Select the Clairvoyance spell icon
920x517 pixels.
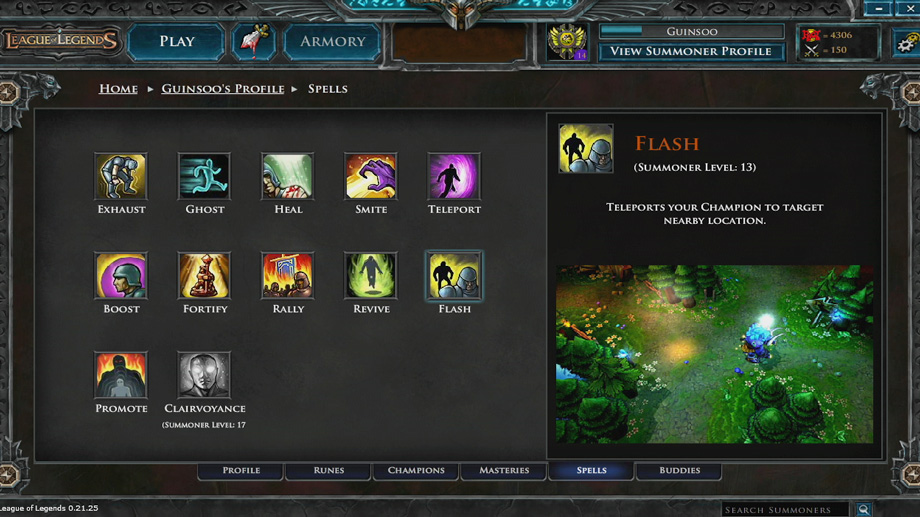[204, 375]
